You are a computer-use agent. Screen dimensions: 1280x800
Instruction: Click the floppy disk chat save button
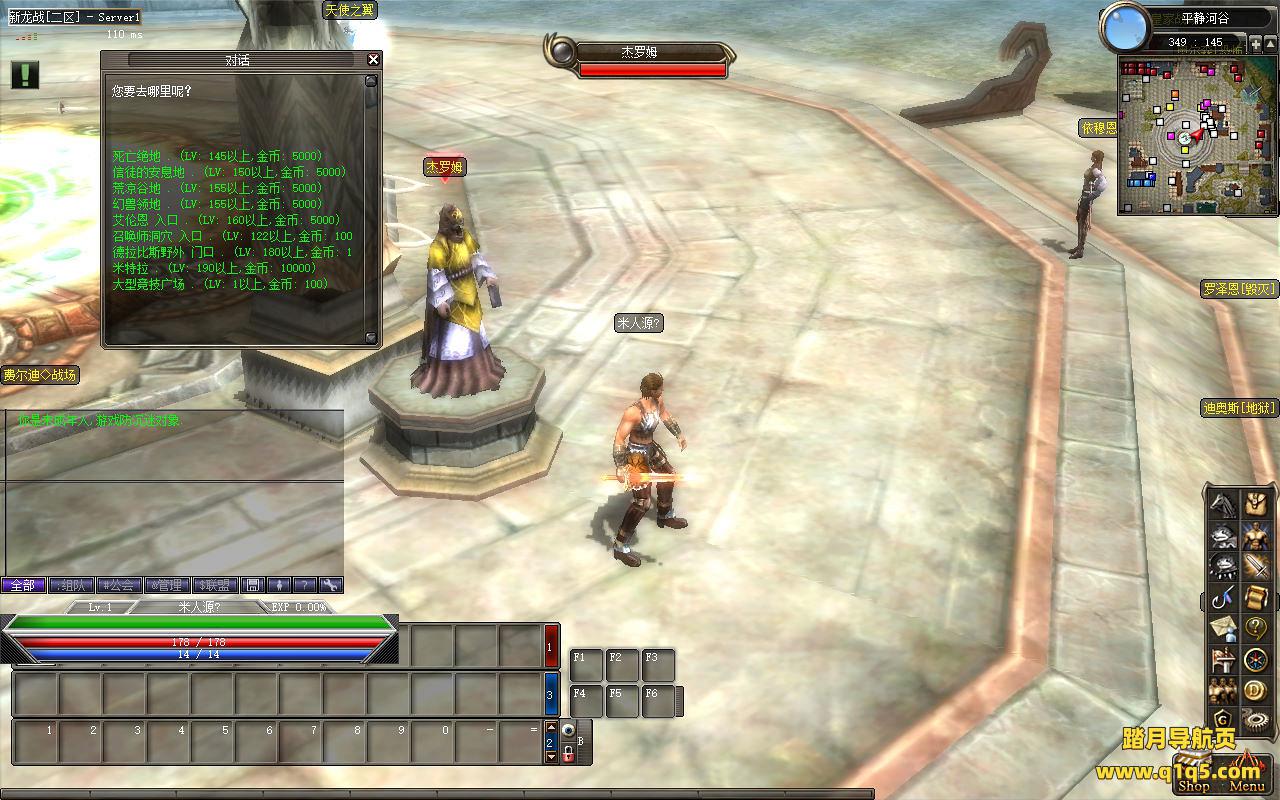[x=253, y=585]
